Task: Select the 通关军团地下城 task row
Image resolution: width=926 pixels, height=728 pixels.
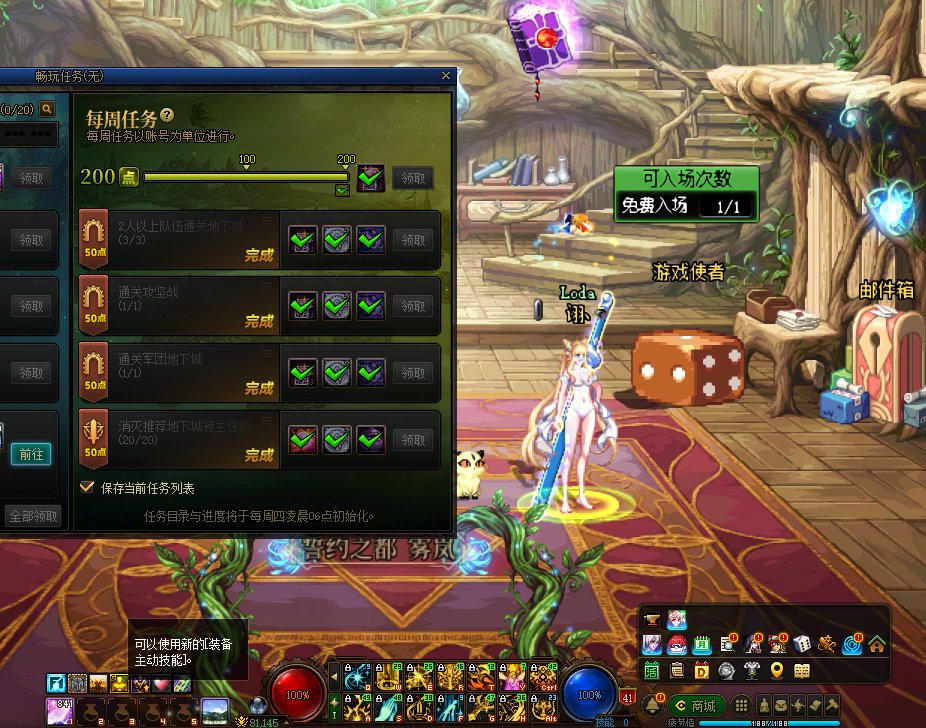Action: pyautogui.click(x=180, y=373)
